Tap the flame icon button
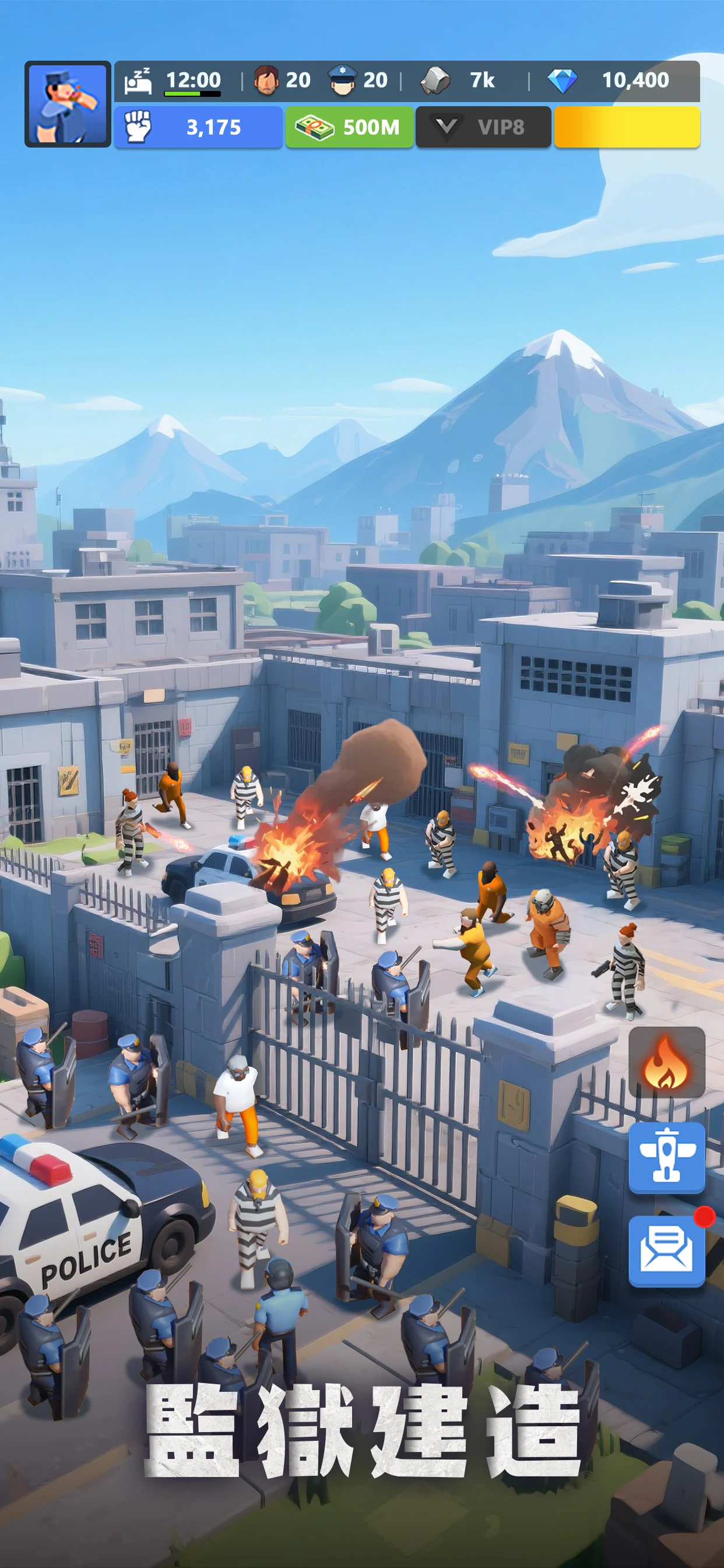Viewport: 724px width, 1568px height. click(x=666, y=1062)
